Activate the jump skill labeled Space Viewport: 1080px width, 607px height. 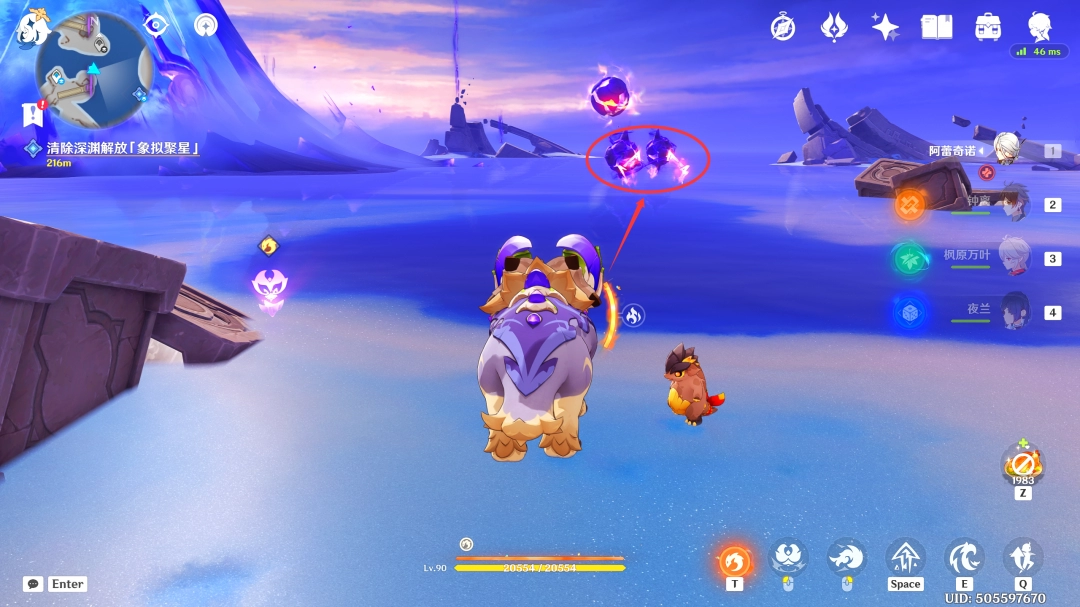coord(905,558)
